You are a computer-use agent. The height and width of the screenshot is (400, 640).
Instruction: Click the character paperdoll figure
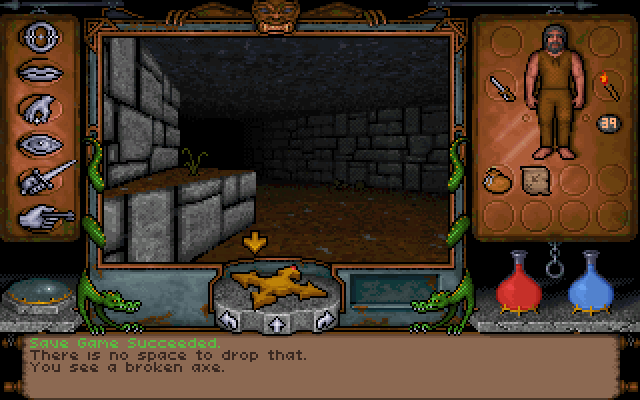click(553, 90)
